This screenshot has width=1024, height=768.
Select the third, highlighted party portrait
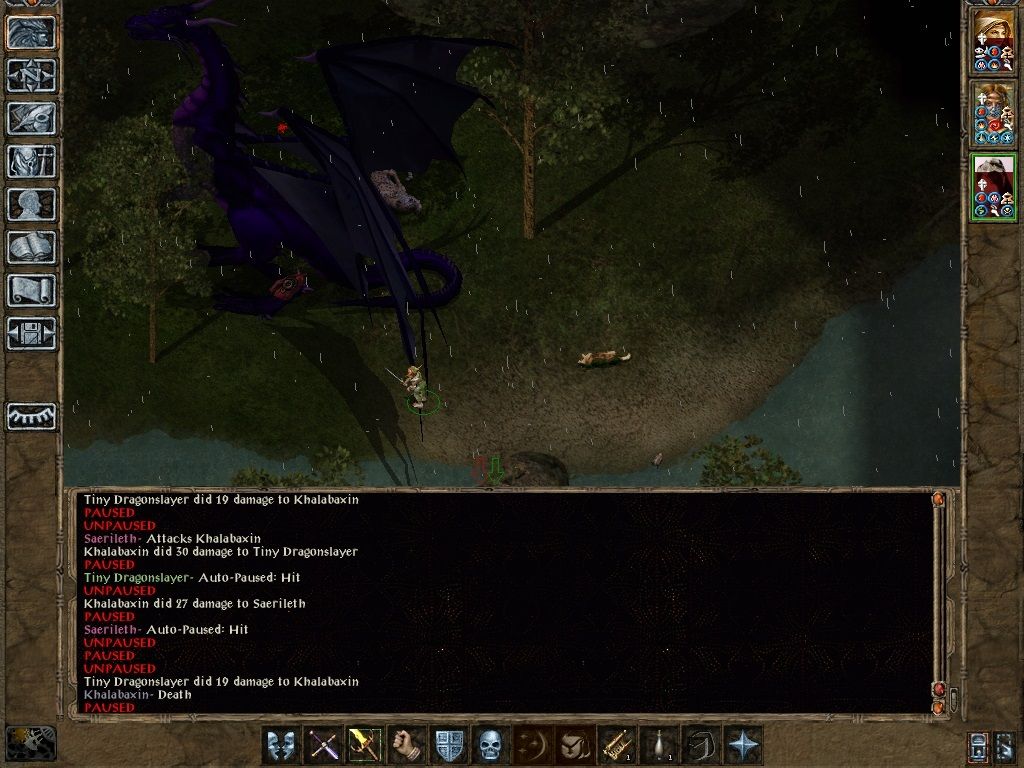[x=994, y=187]
